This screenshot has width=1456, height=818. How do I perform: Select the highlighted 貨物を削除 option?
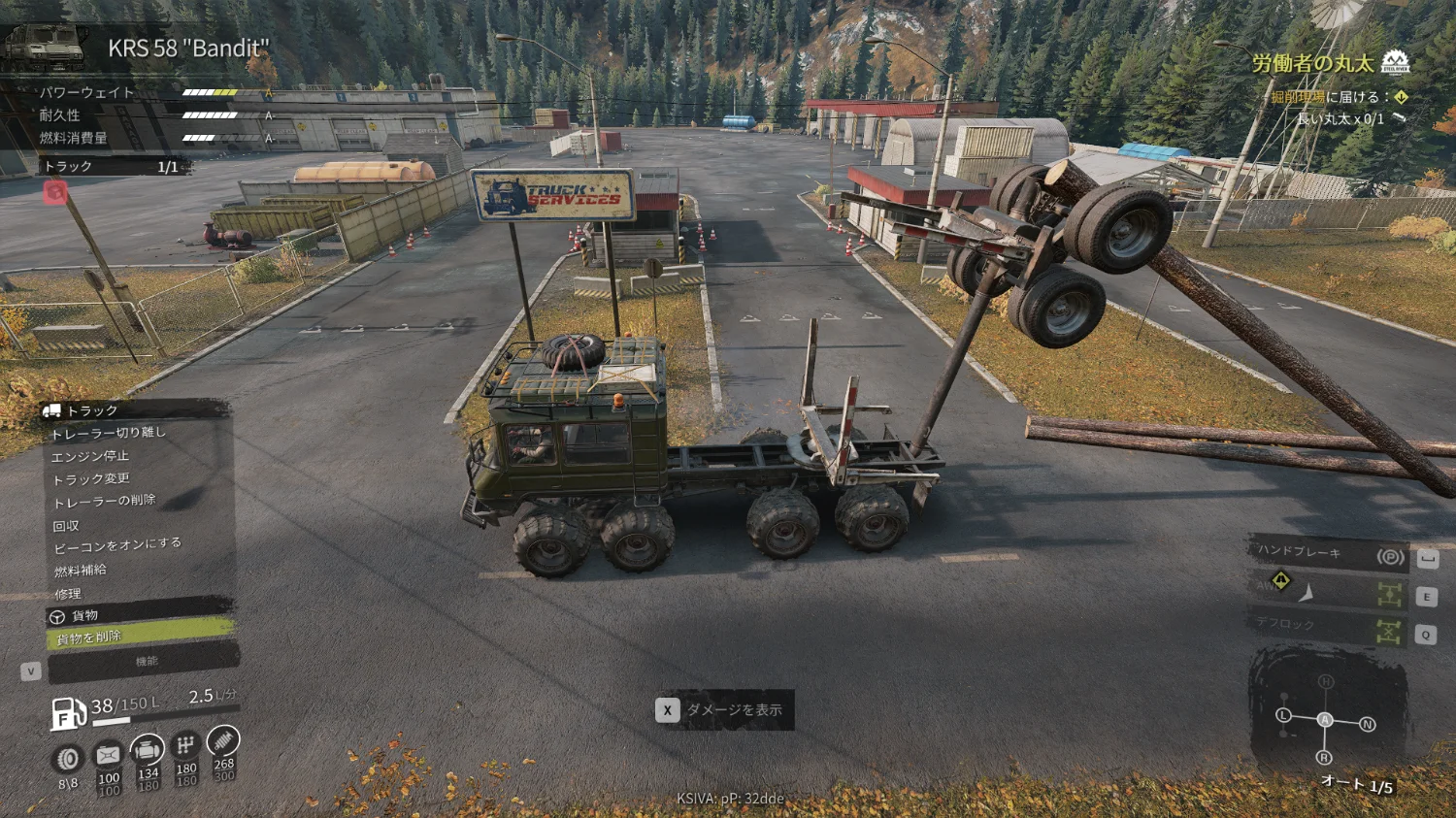(140, 637)
